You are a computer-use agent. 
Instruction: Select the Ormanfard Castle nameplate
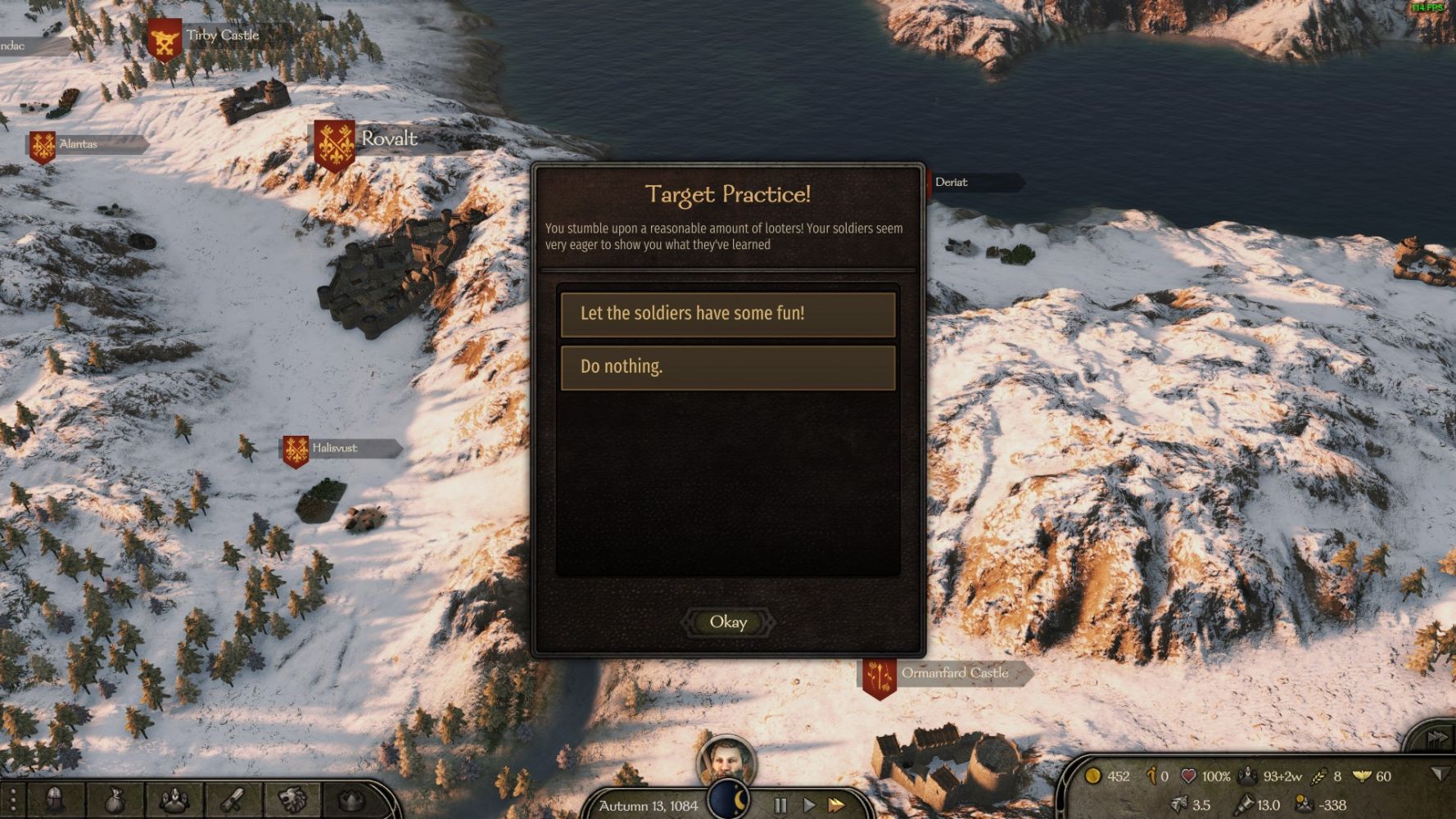[x=953, y=673]
